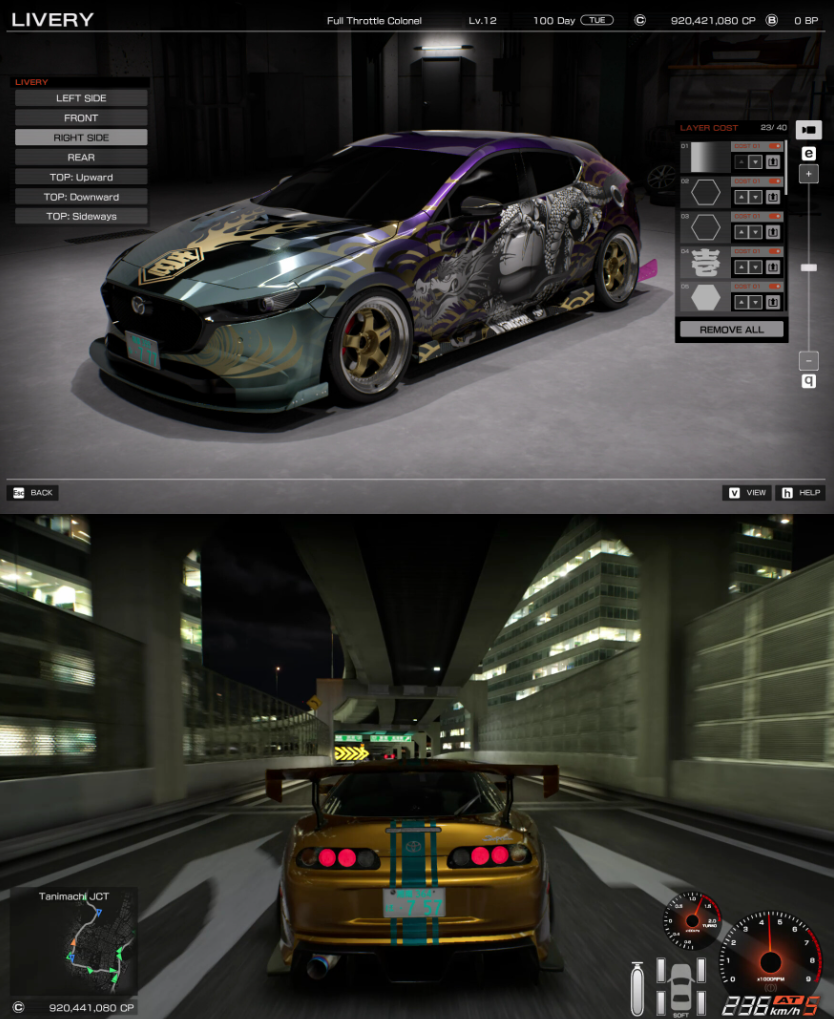
Task: Go BACK from the livery editor
Action: click(x=33, y=493)
